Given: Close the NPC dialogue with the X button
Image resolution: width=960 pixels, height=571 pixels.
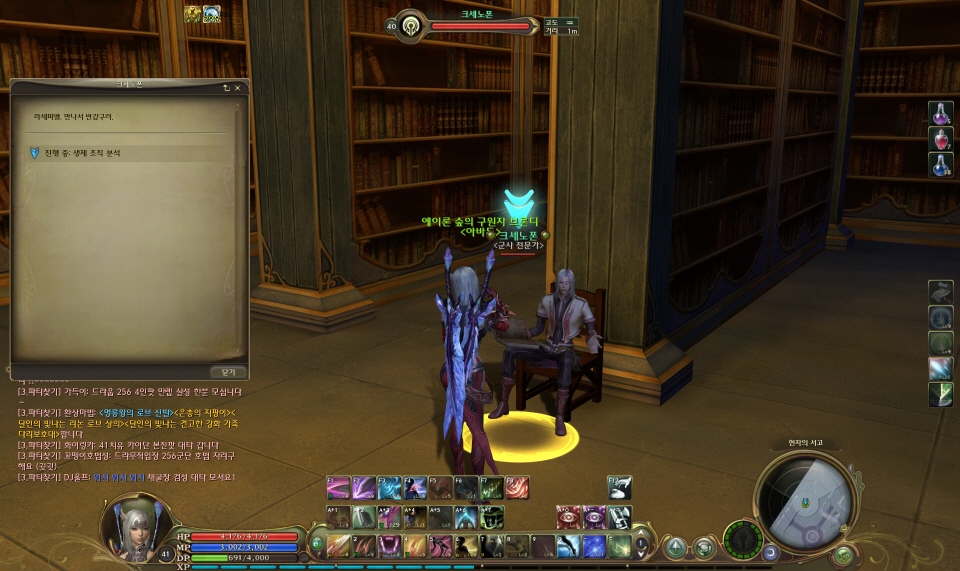Looking at the screenshot, I should (x=238, y=88).
